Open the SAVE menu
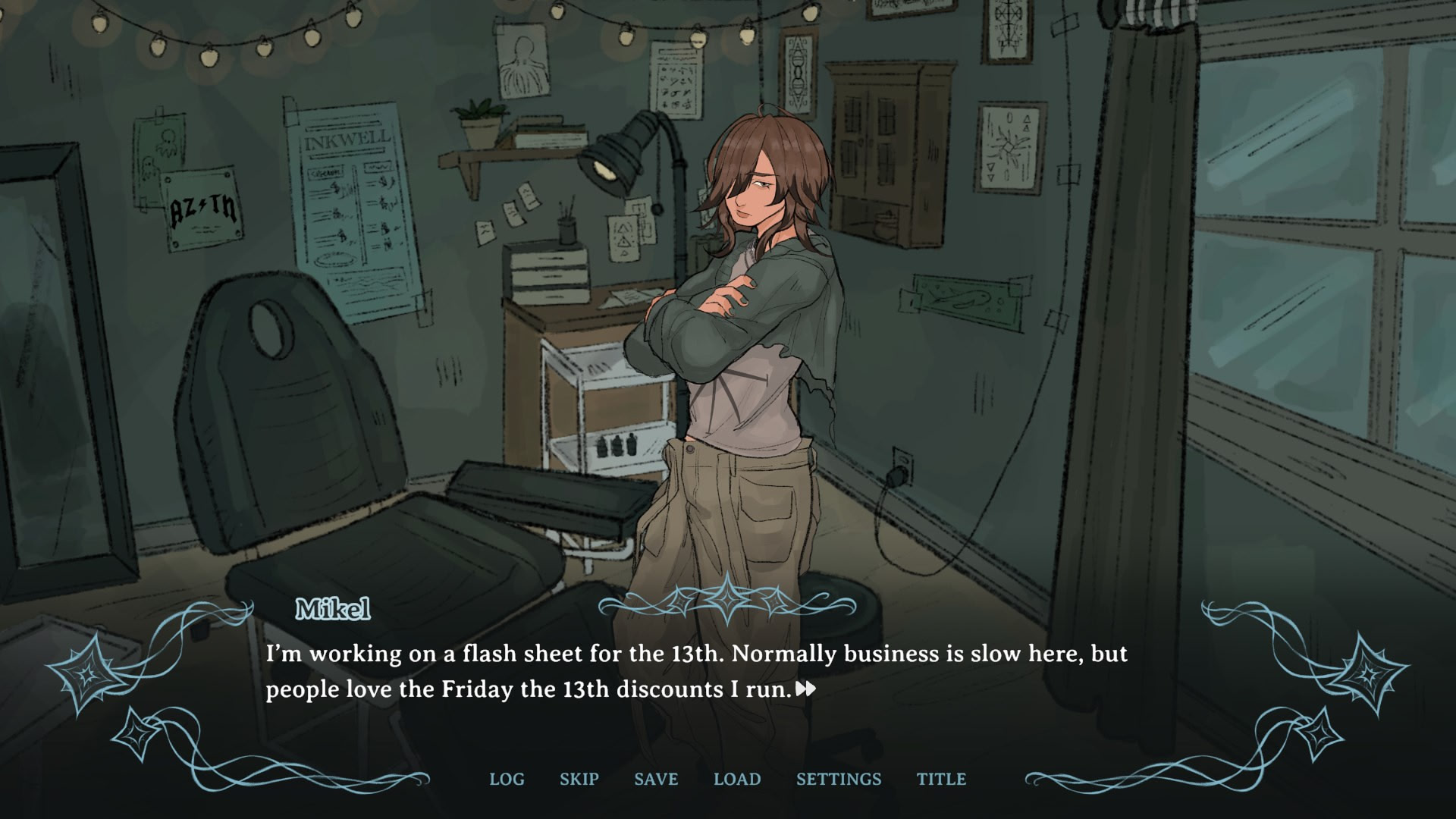Screen dimensions: 1456x819 point(656,779)
